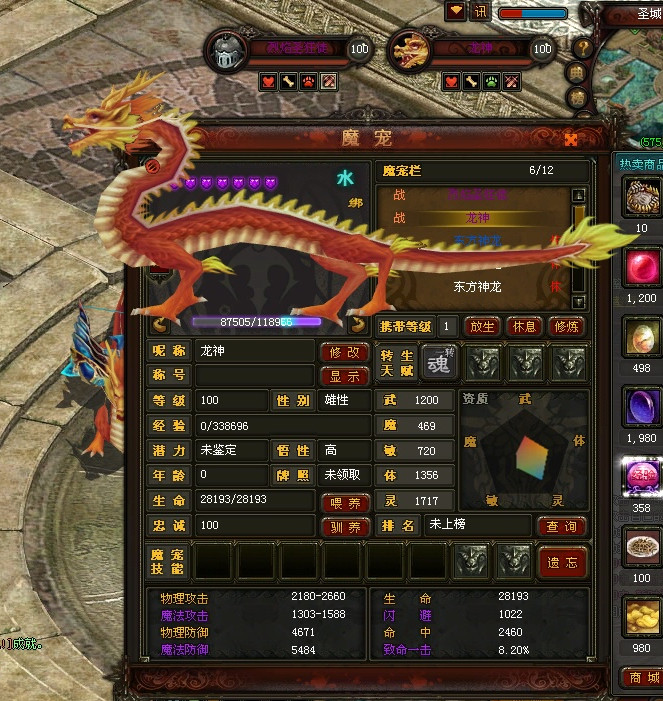
Task: Open the 商城 shop button
Action: point(642,678)
